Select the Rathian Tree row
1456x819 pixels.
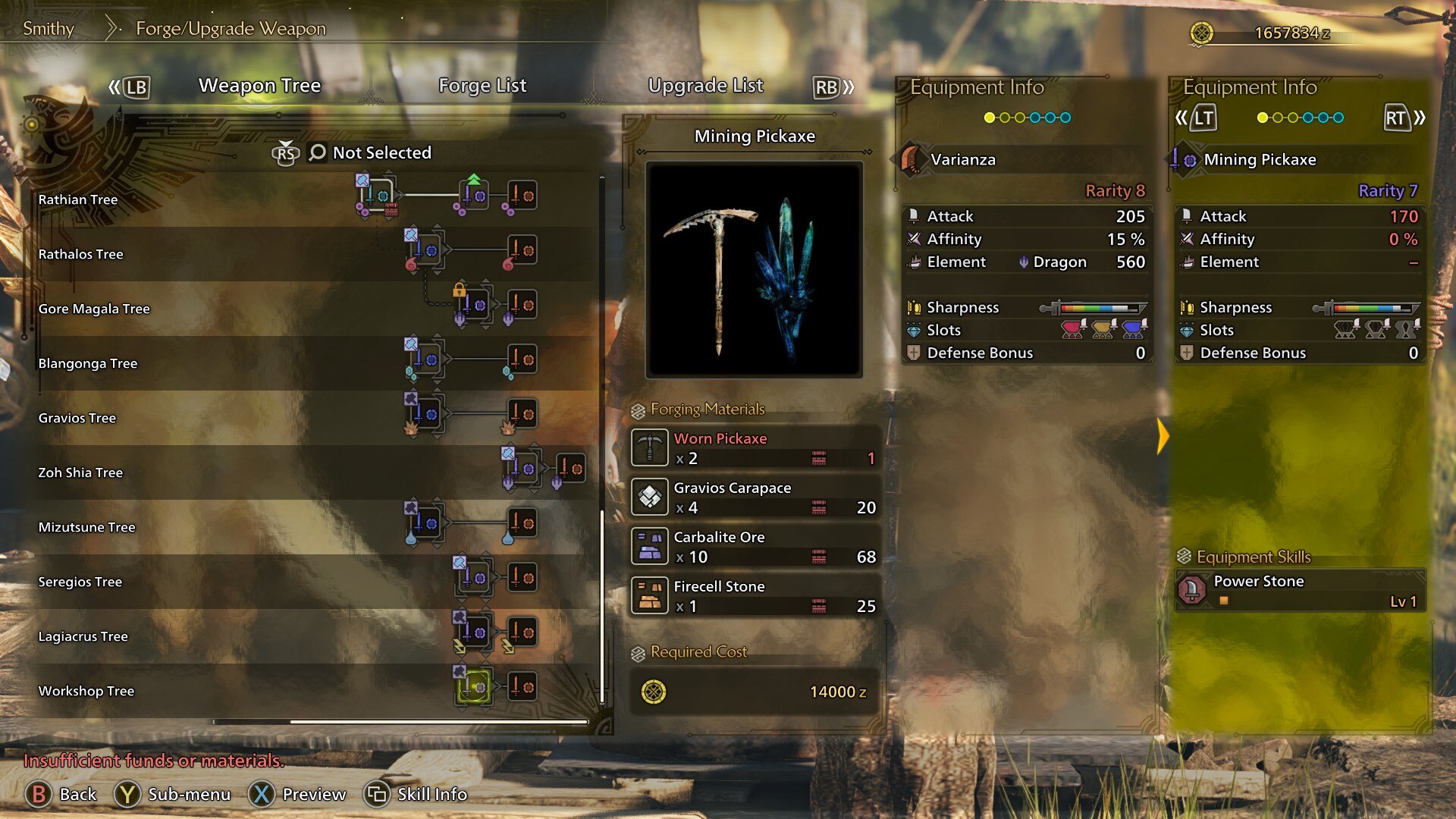pos(78,199)
